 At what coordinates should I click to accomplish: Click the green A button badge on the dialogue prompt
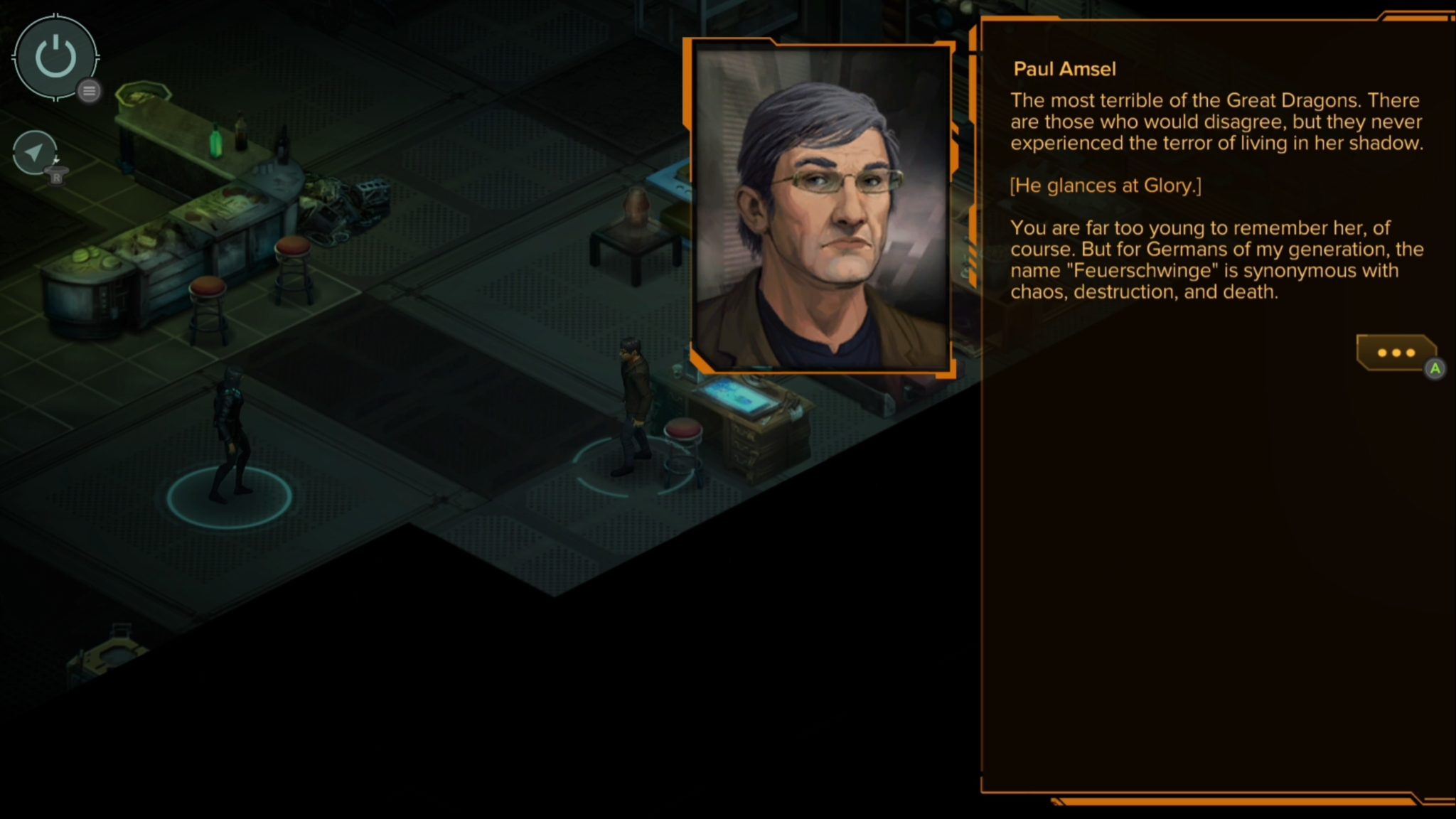1435,369
